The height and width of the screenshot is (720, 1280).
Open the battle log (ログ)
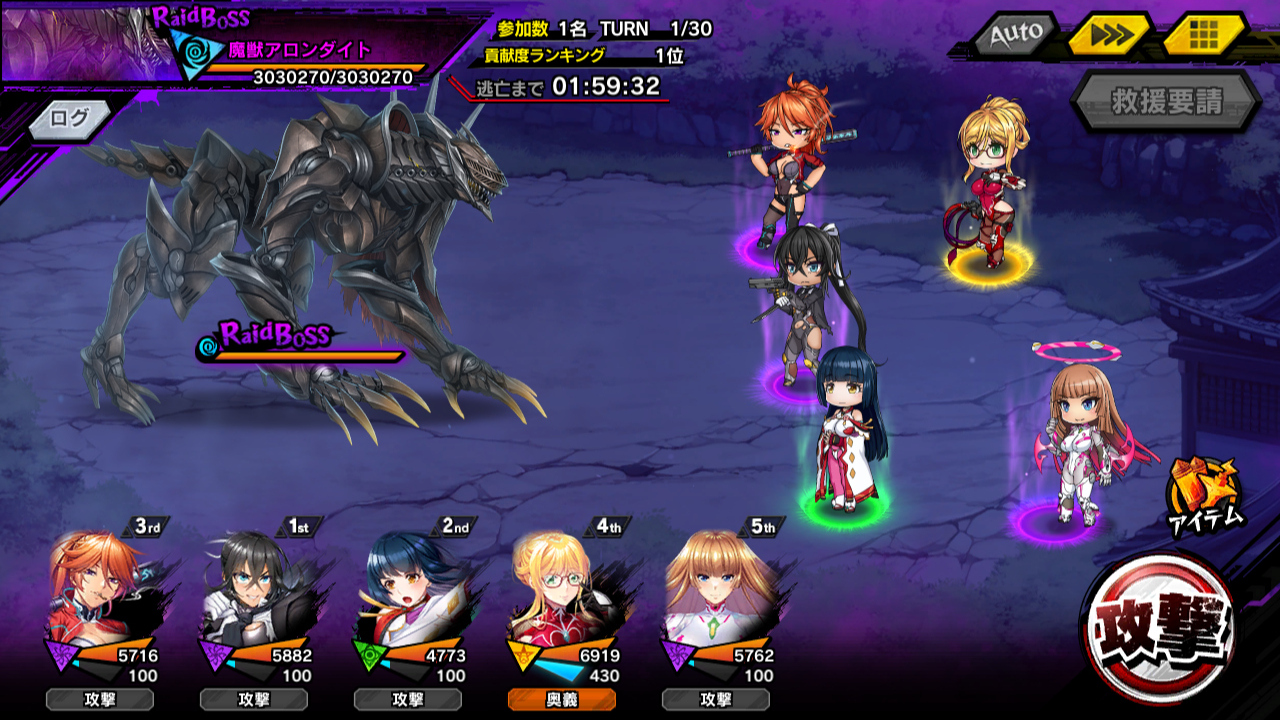tap(69, 118)
